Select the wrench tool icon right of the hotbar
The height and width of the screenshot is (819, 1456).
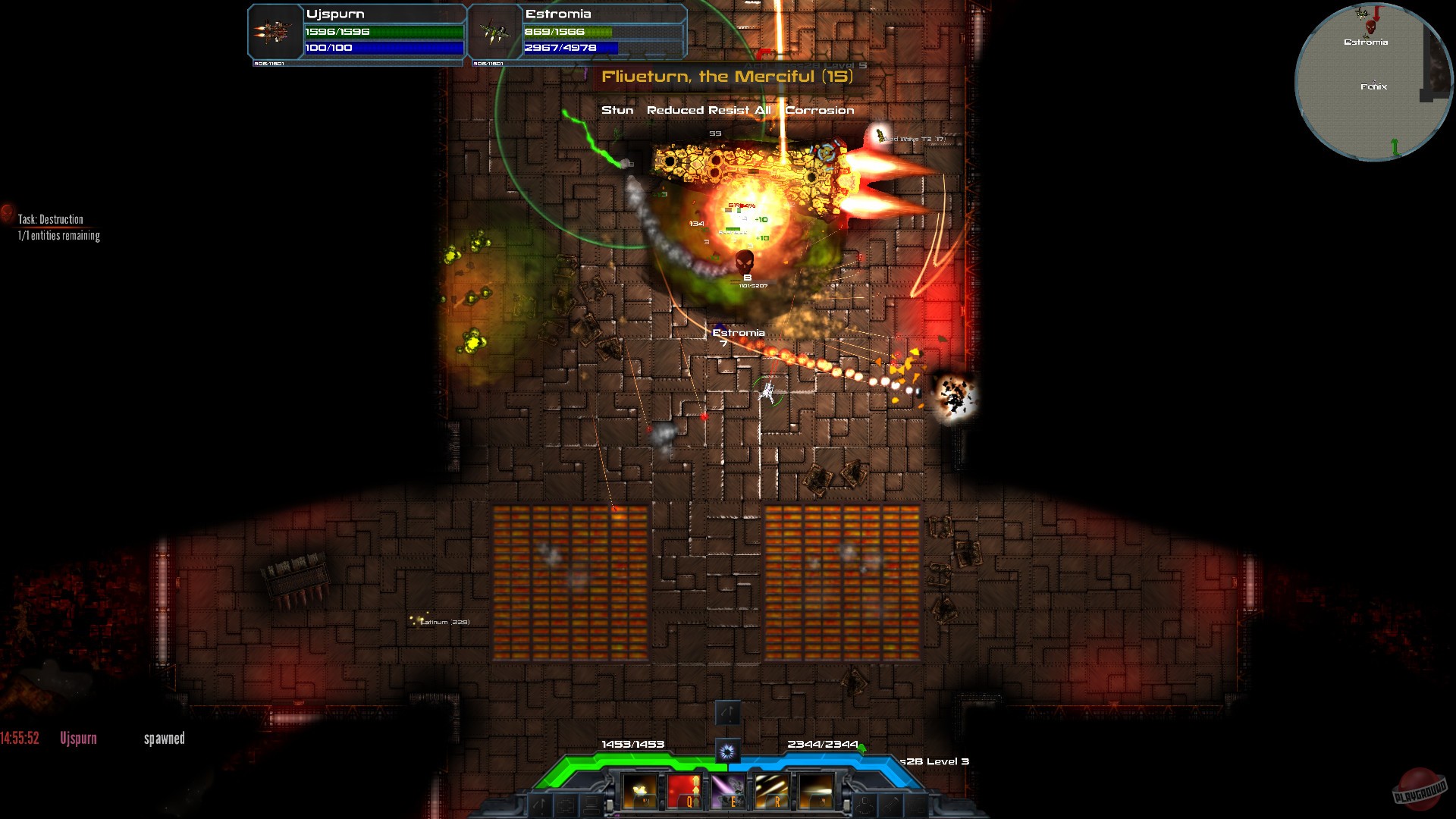click(892, 805)
